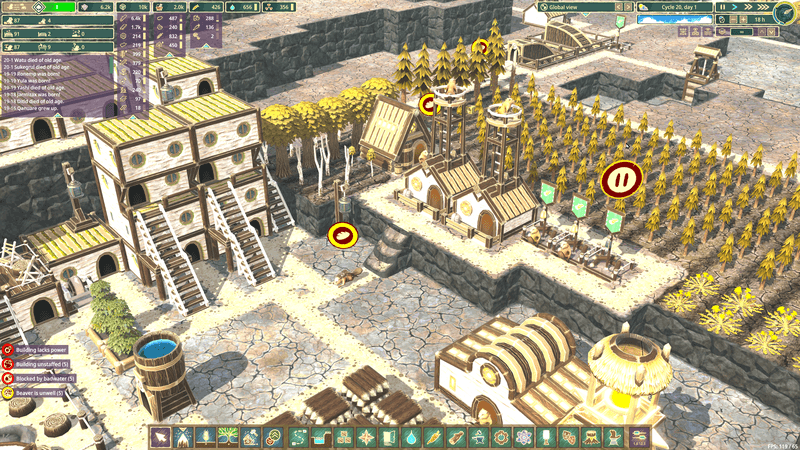Open the tree cutting area tool

184,437
